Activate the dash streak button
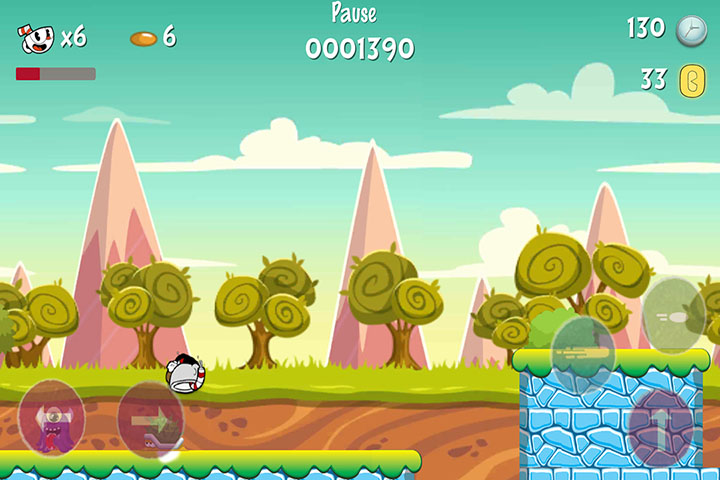The height and width of the screenshot is (480, 720). pyautogui.click(x=583, y=351)
